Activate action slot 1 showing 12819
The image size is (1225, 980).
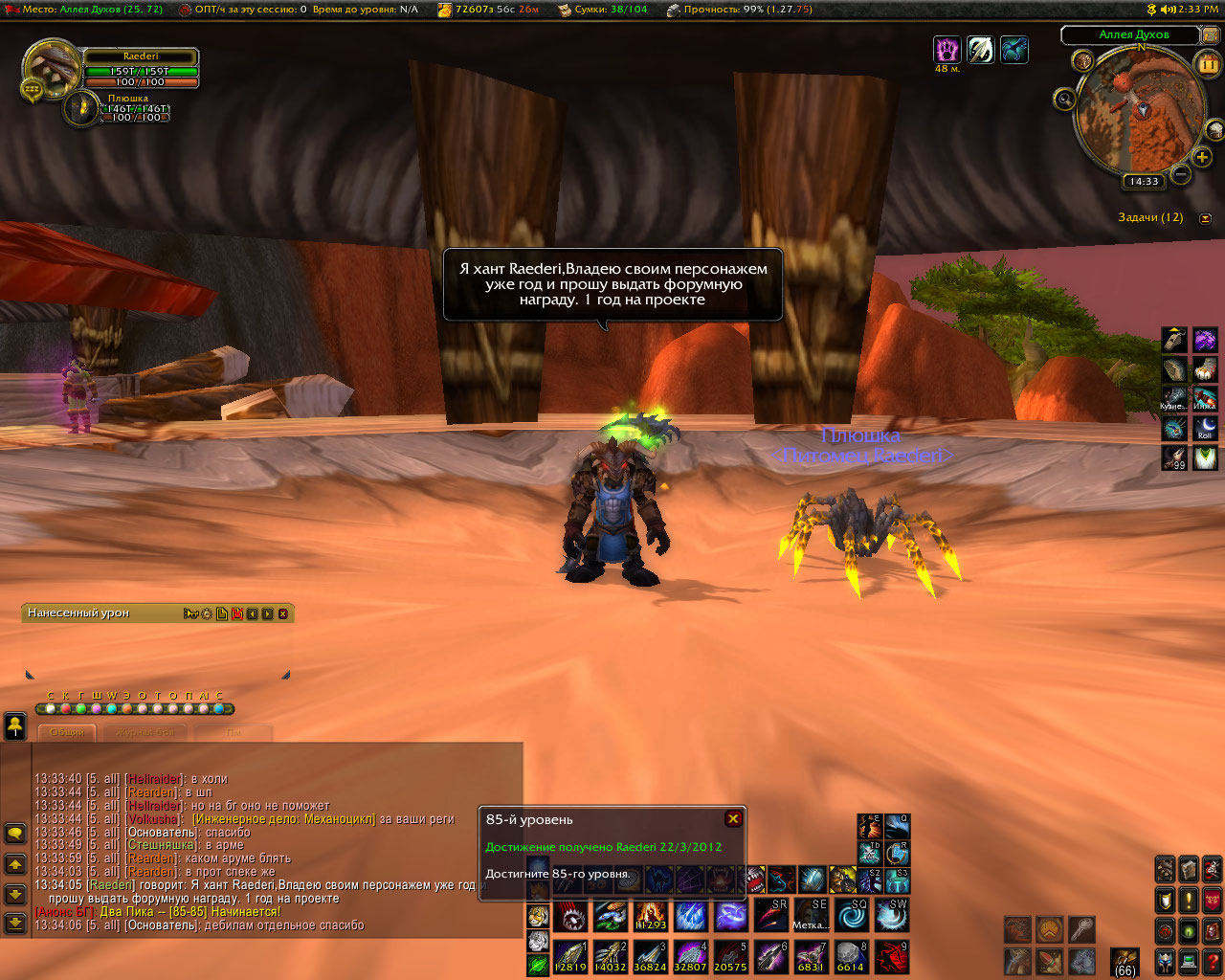570,956
